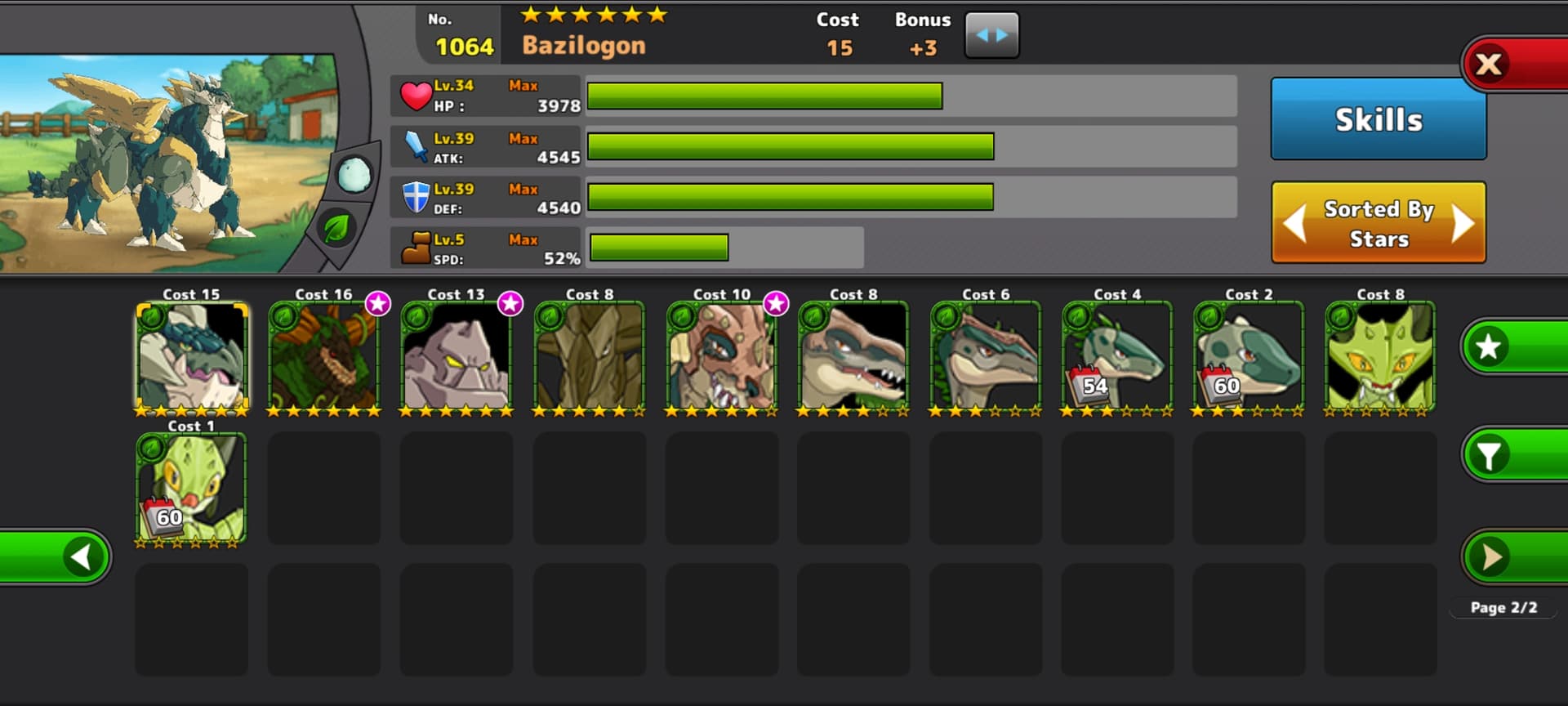The height and width of the screenshot is (706, 1568).
Task: Toggle the blue arrows button beside Bonus
Action: tap(991, 35)
